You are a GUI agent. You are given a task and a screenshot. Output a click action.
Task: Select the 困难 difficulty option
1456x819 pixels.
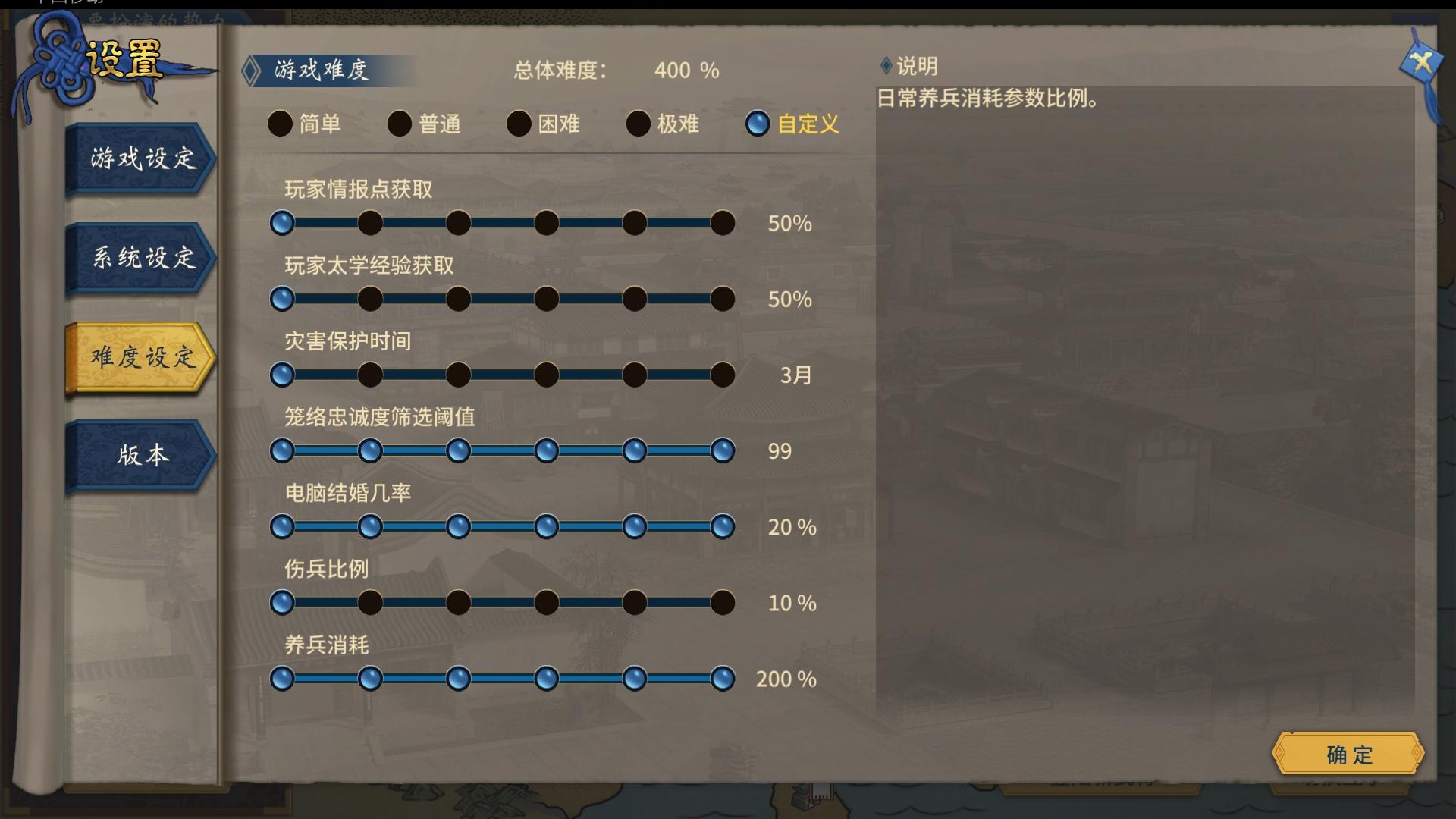519,124
